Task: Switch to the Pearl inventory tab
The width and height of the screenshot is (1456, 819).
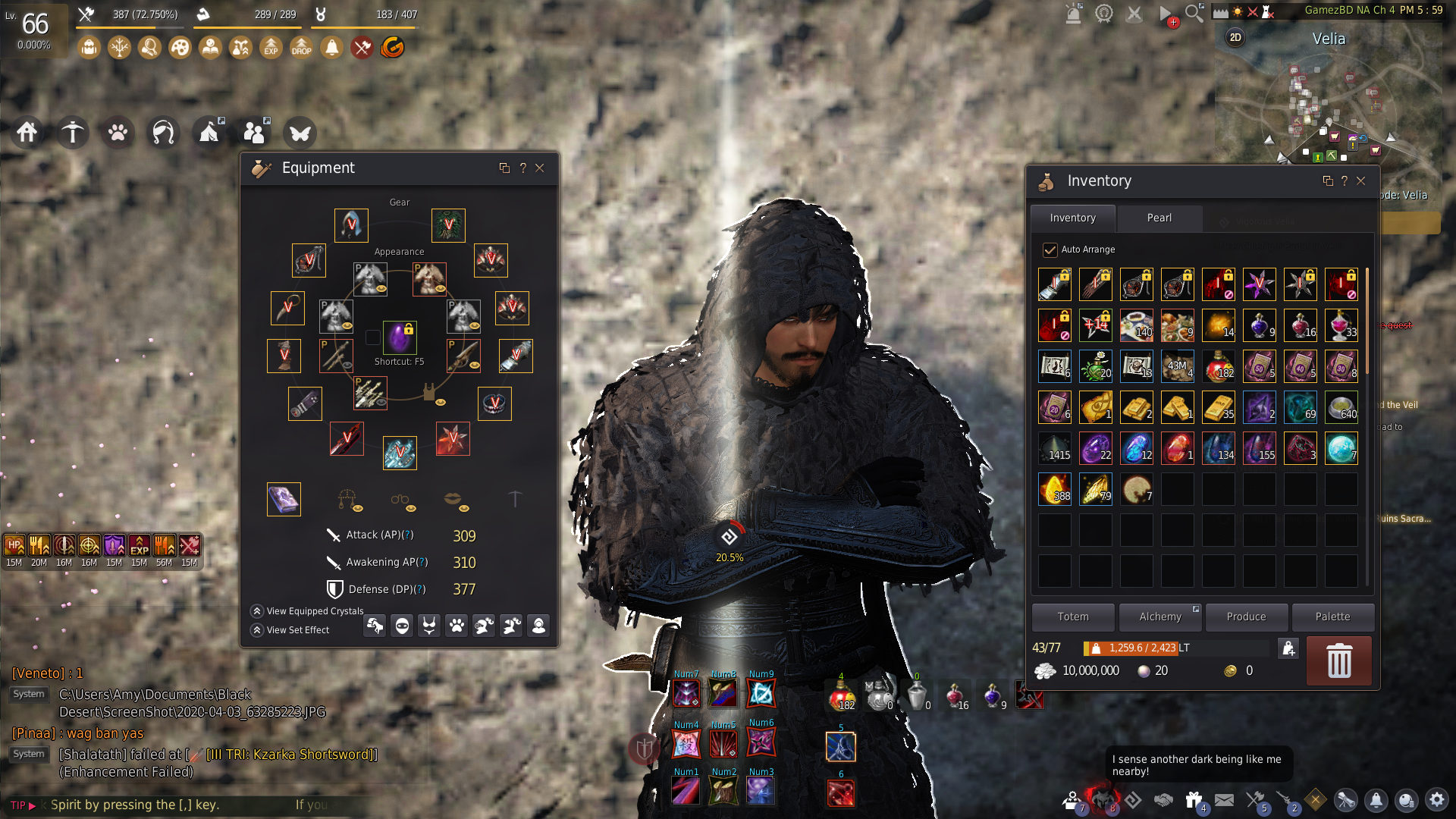Action: click(x=1159, y=218)
